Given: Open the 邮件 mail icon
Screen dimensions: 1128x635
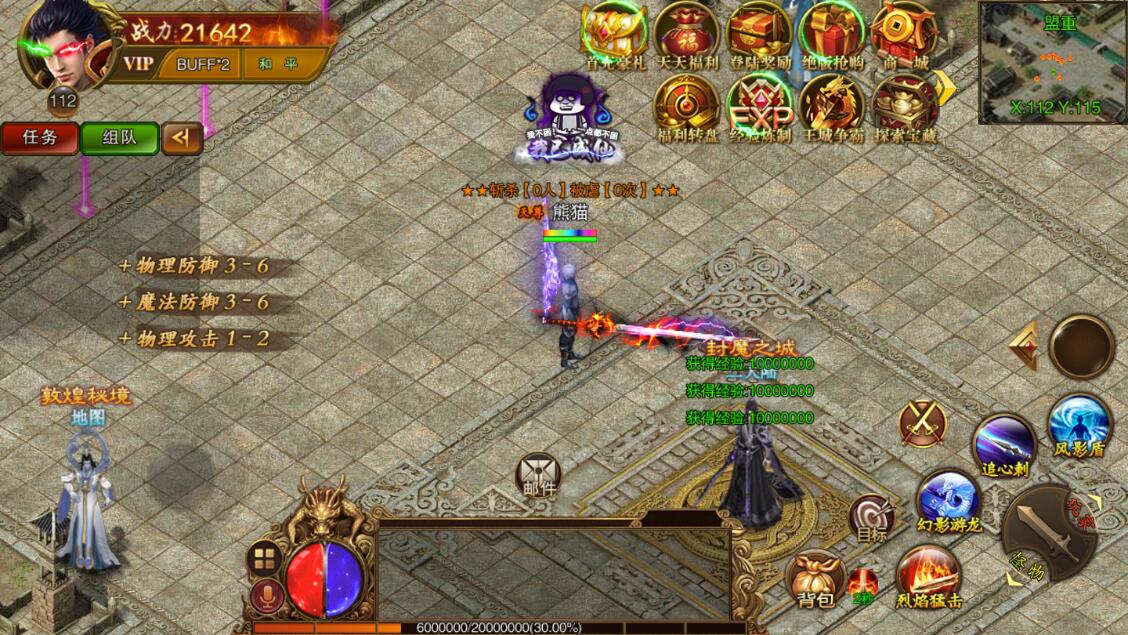Looking at the screenshot, I should click(x=538, y=475).
